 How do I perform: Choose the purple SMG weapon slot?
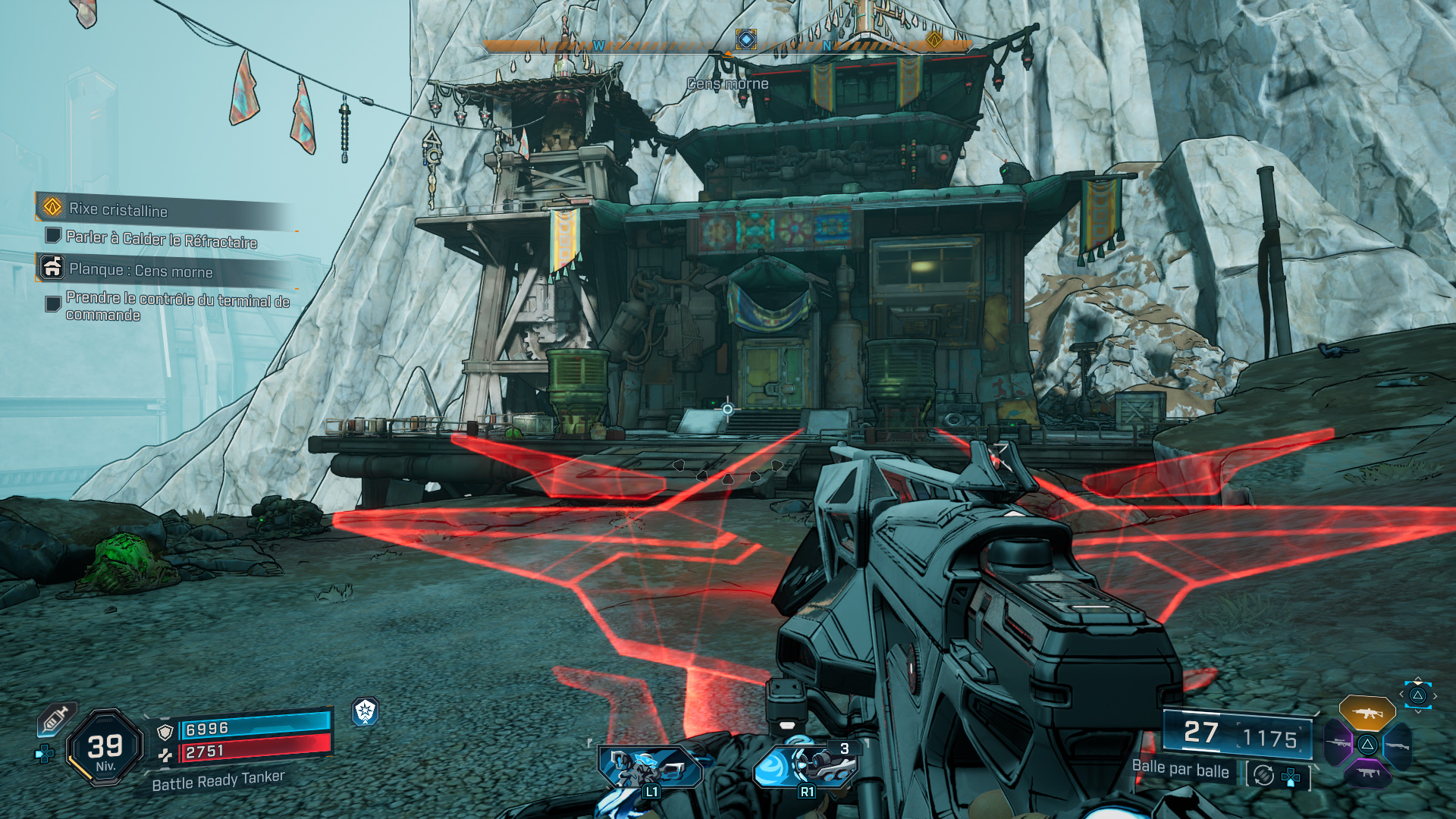pos(1367,773)
